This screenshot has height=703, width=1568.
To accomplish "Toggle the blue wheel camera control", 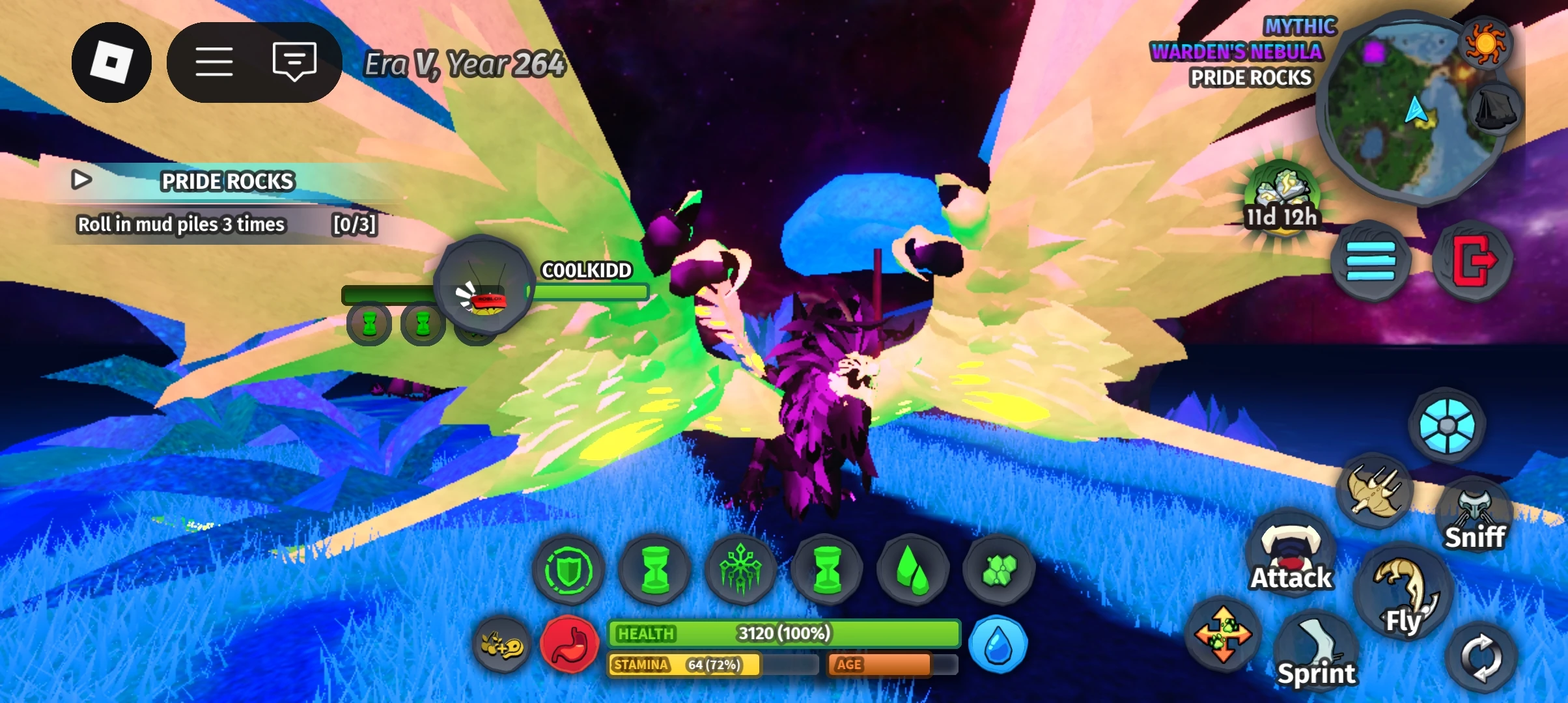I will (1448, 424).
